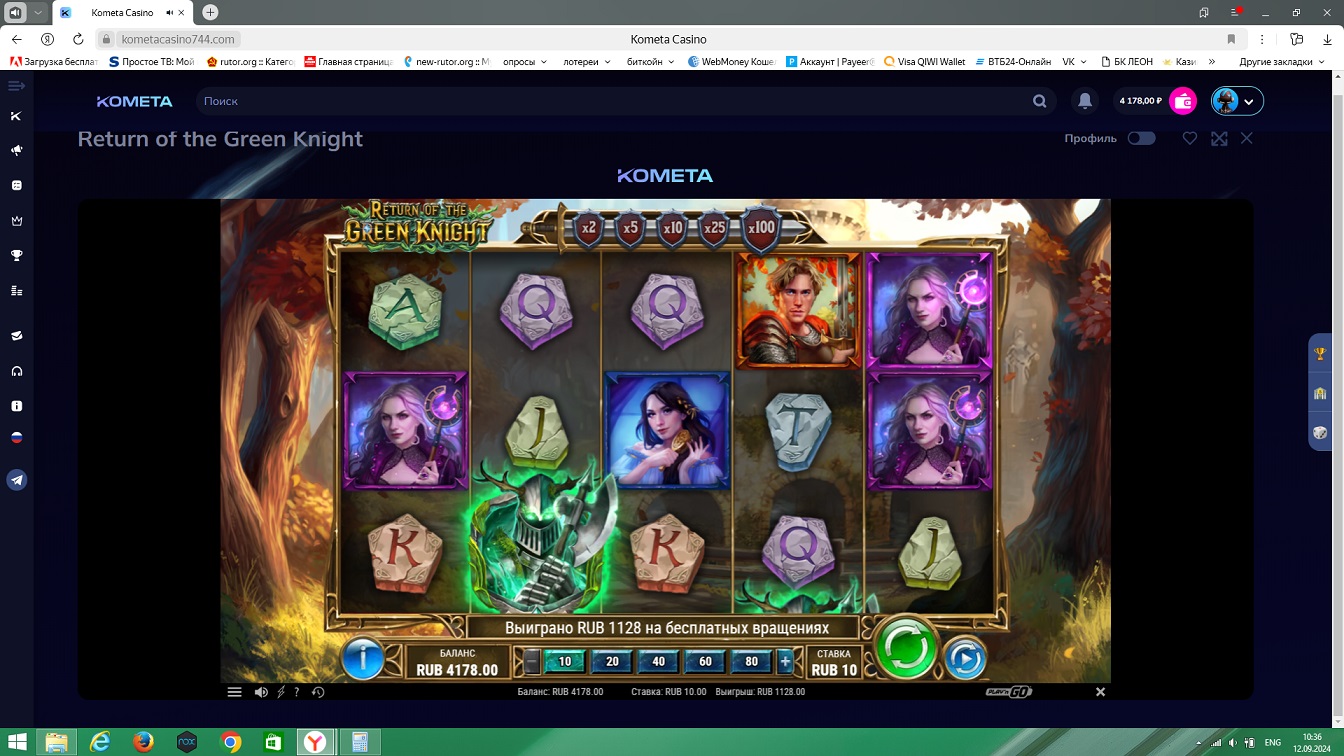The height and width of the screenshot is (756, 1344).
Task: Decrease the bet with the minus button
Action: pyautogui.click(x=532, y=661)
